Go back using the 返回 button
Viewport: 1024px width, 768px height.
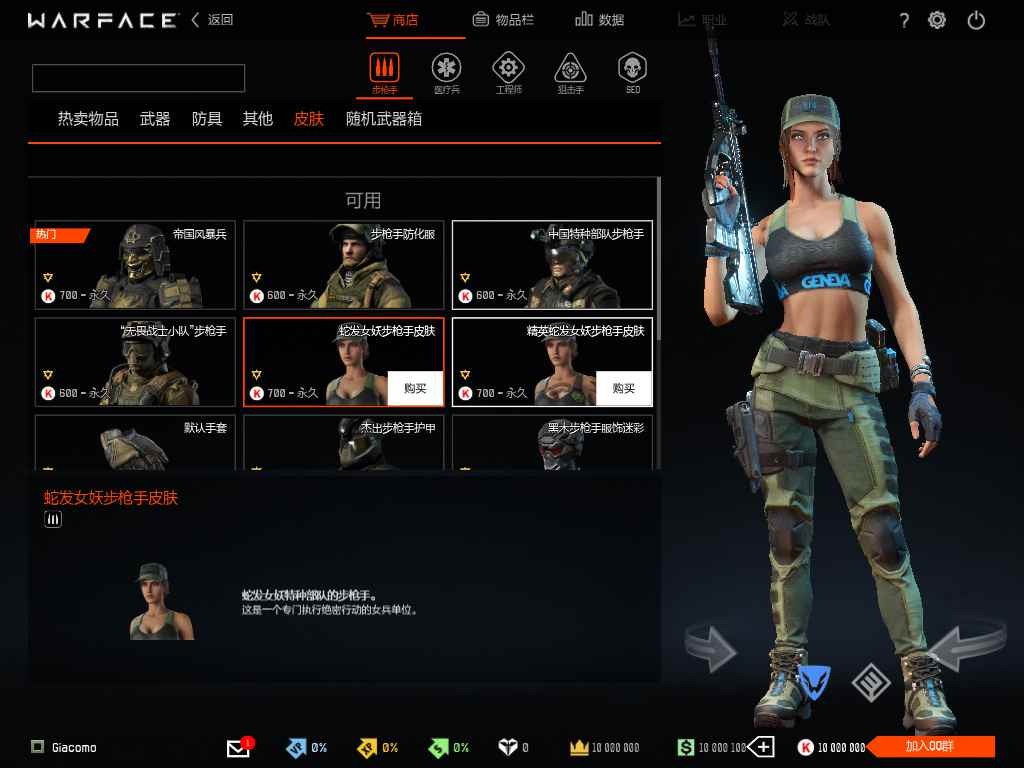pyautogui.click(x=213, y=20)
